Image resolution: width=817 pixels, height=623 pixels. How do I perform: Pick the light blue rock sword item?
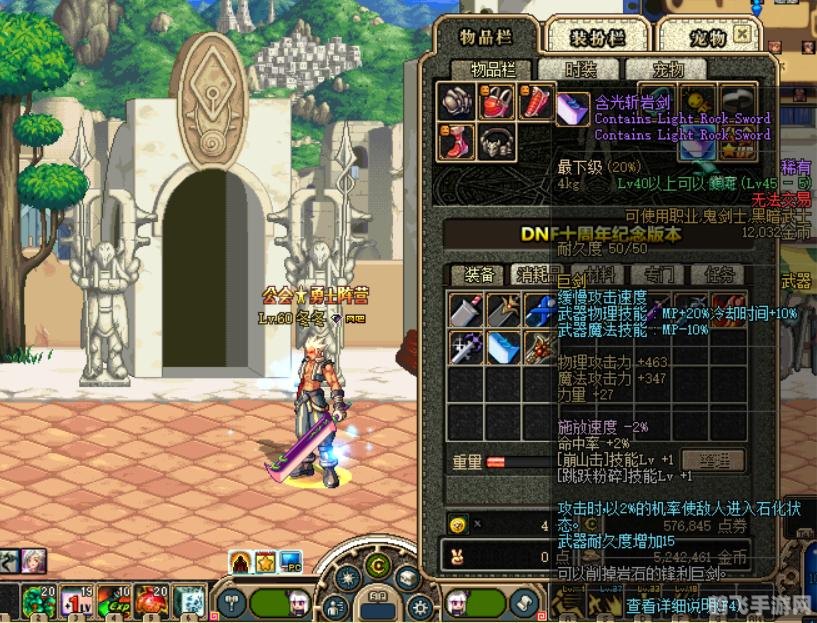[x=504, y=347]
